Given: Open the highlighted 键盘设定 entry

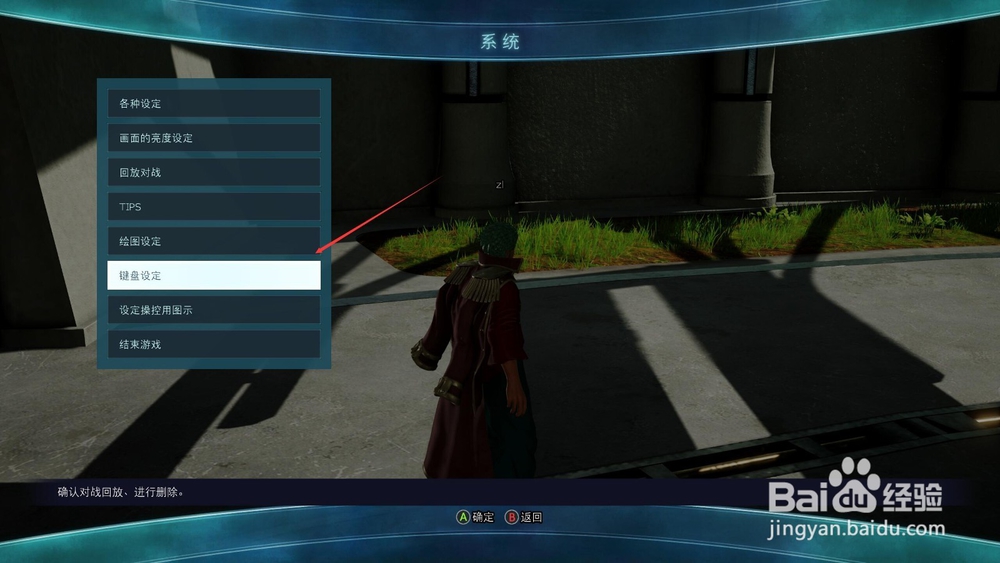Looking at the screenshot, I should [213, 275].
